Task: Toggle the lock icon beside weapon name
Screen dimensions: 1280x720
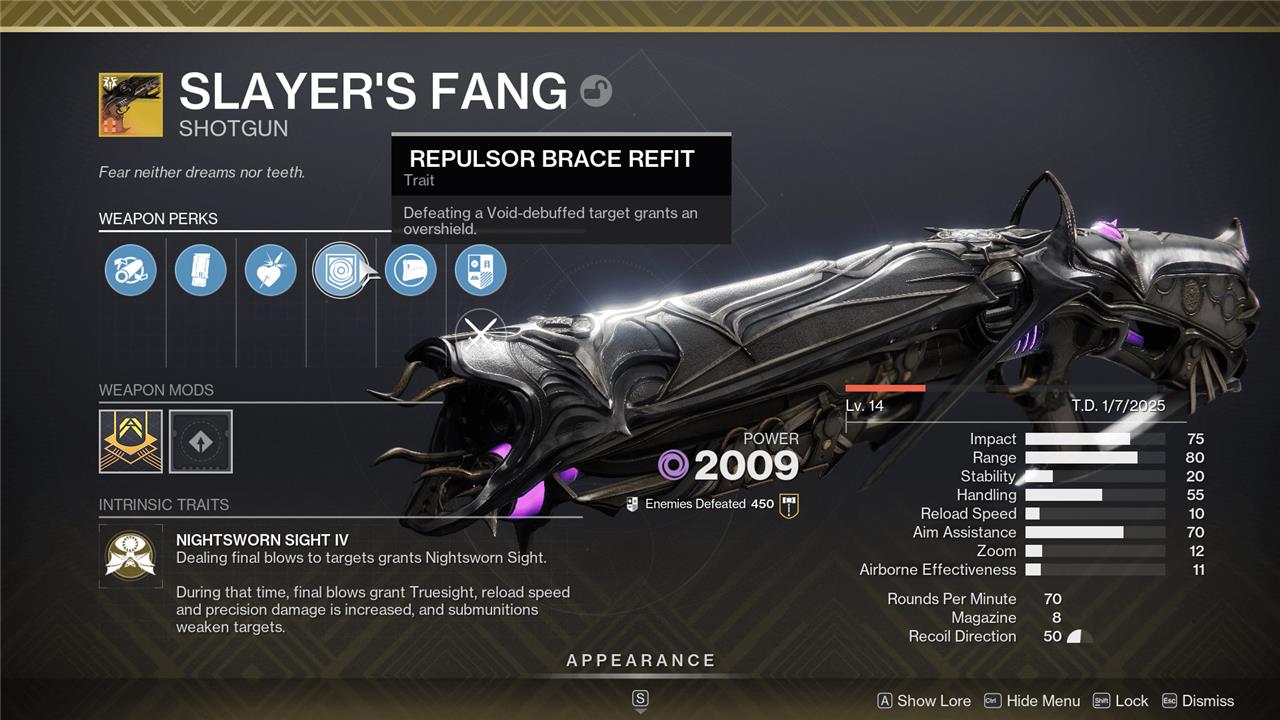Action: click(x=596, y=91)
